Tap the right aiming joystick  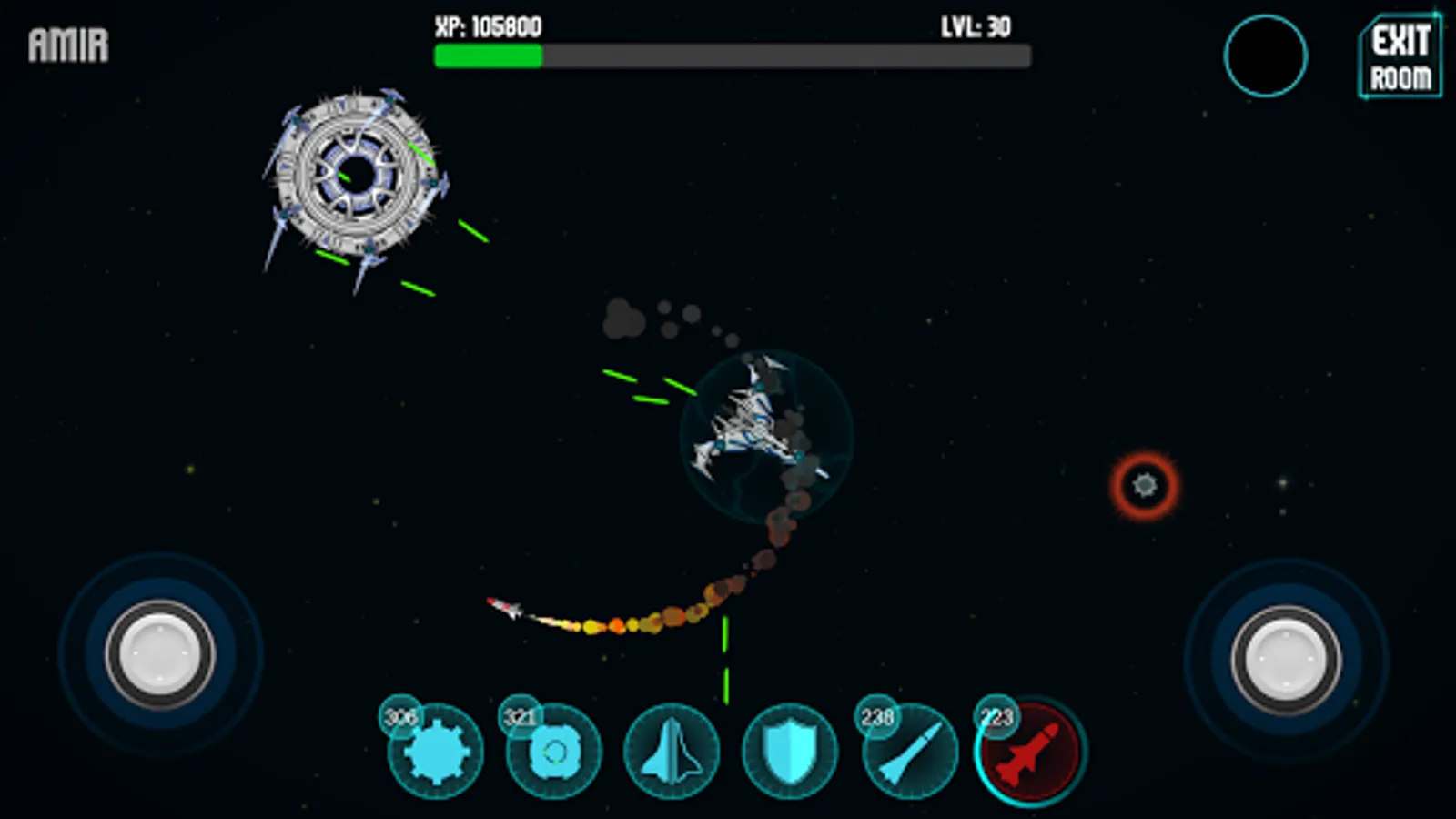[1286, 660]
